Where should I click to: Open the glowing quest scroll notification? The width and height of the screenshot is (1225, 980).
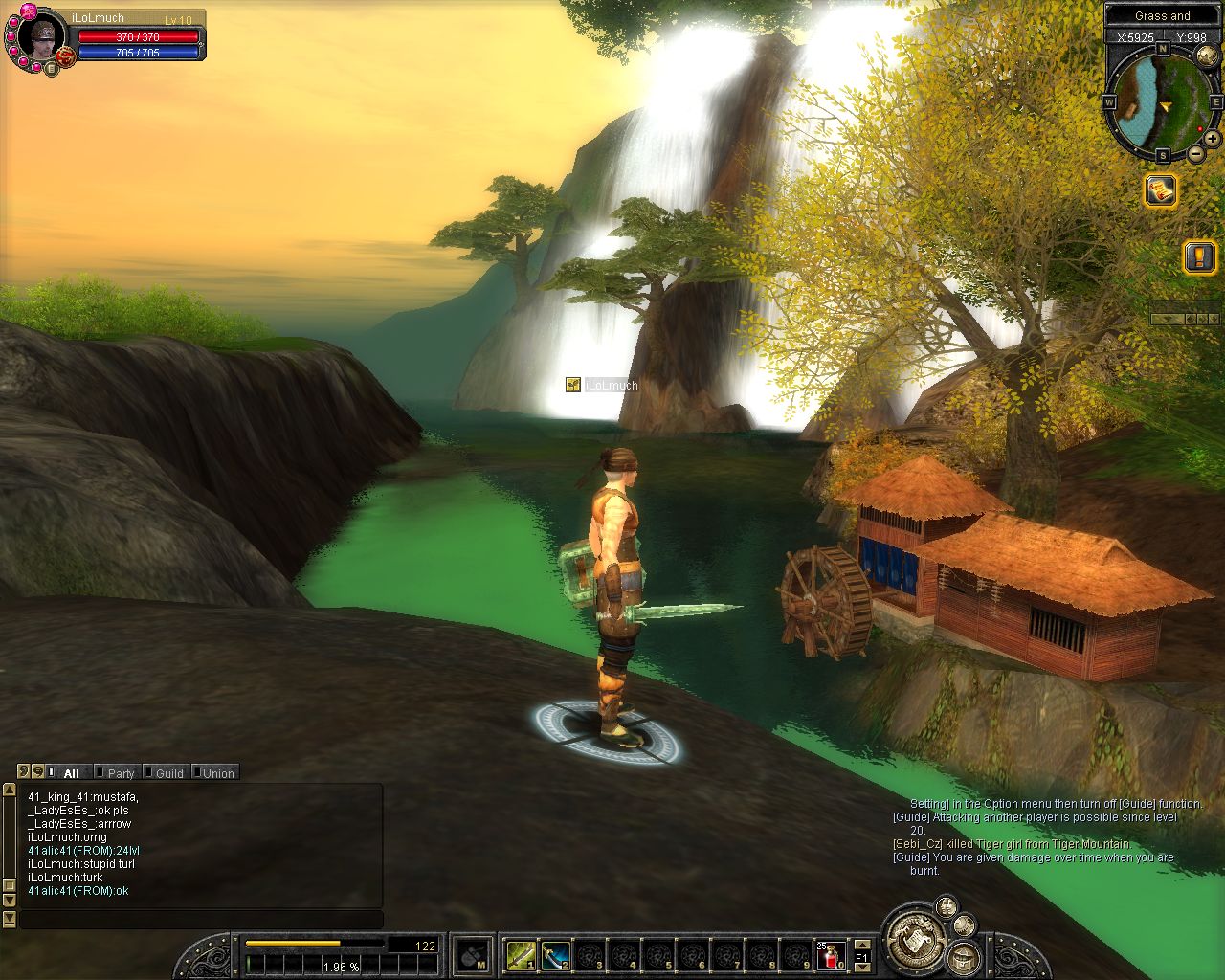1161,190
